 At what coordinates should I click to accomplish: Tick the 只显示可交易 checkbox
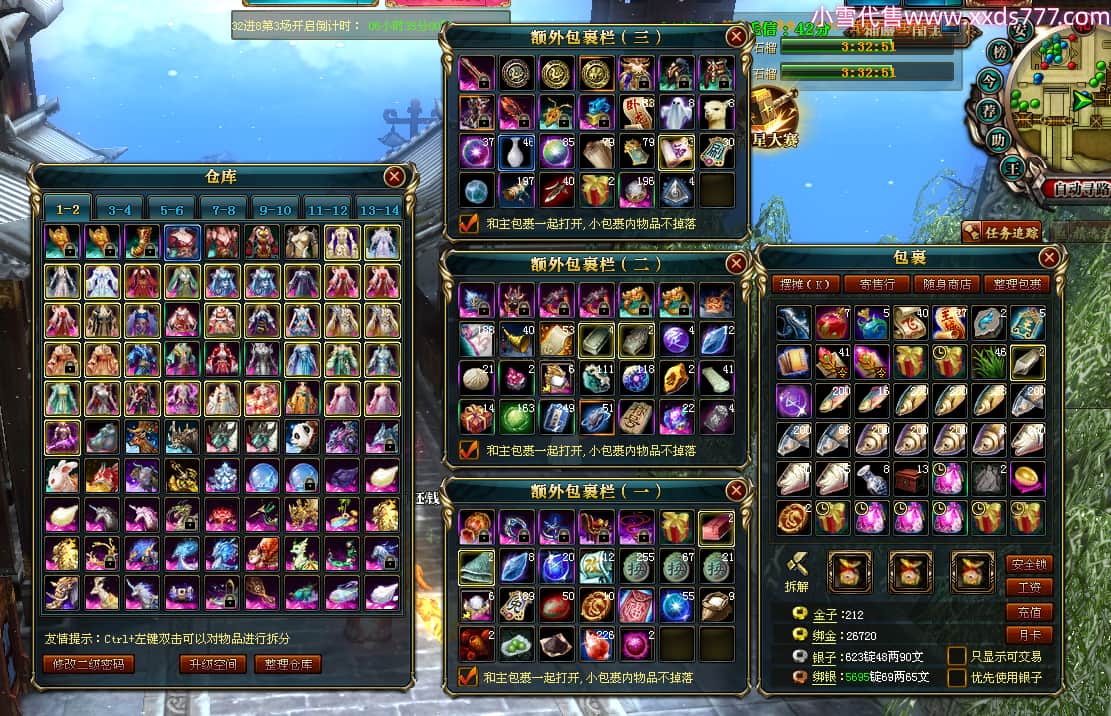(957, 656)
